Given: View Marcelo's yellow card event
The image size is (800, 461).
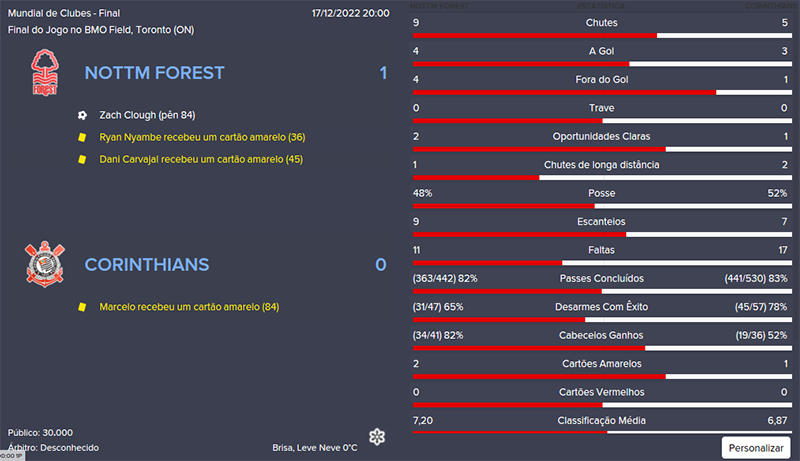Looking at the screenshot, I should 189,307.
